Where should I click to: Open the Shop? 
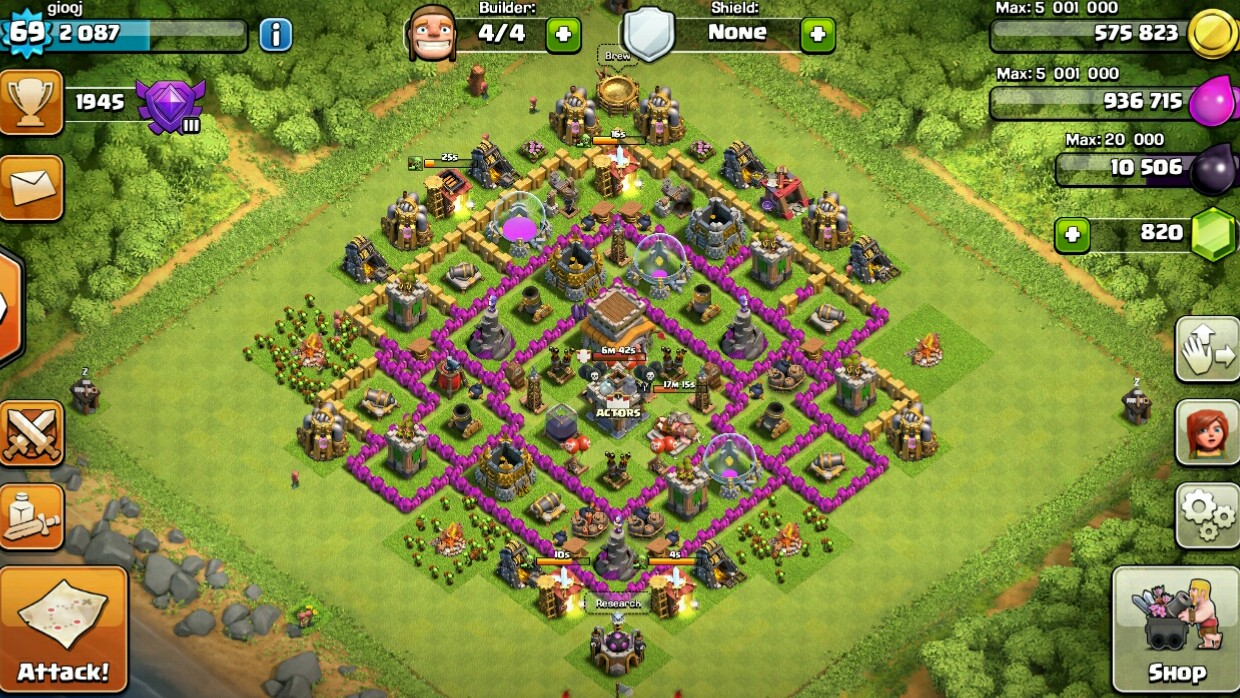1175,630
